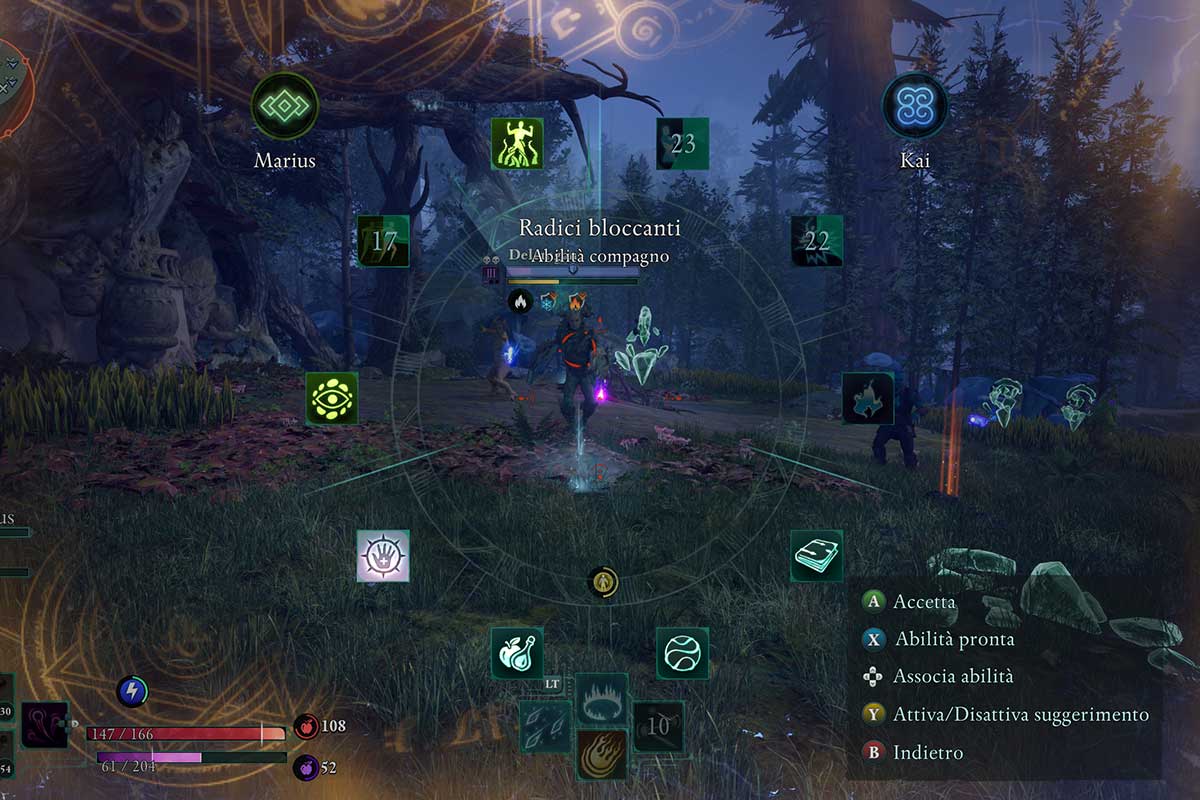This screenshot has height=800, width=1200.
Task: Open the stacked books grimoire slot
Action: [x=816, y=556]
